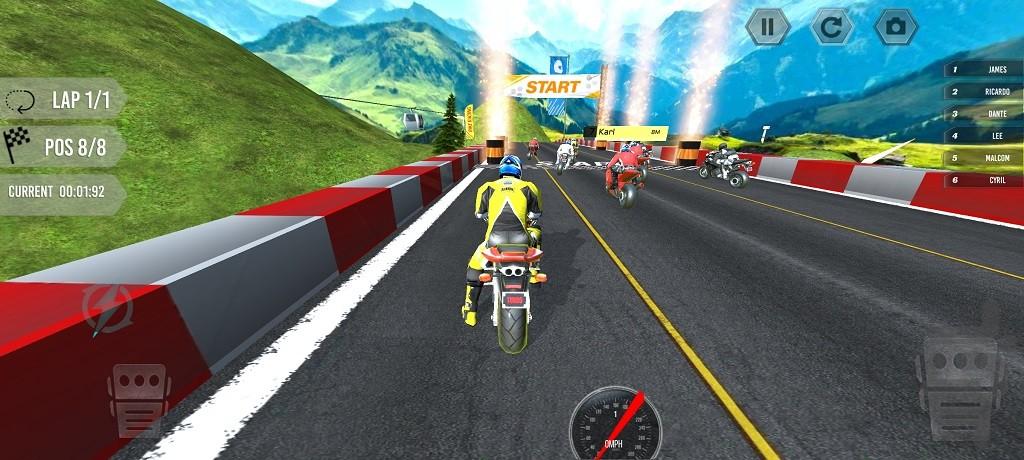
Task: Tap the brake pedal on the left
Action: click(139, 398)
